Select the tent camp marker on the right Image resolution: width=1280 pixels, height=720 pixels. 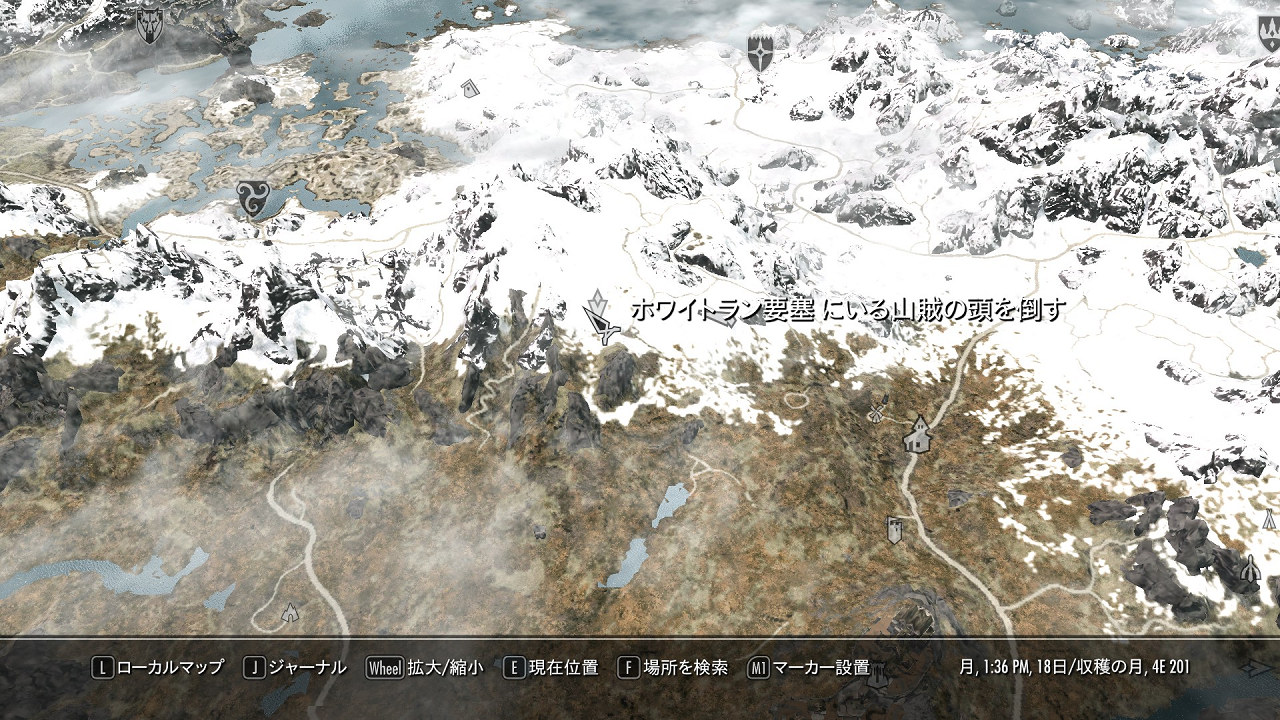click(1269, 517)
